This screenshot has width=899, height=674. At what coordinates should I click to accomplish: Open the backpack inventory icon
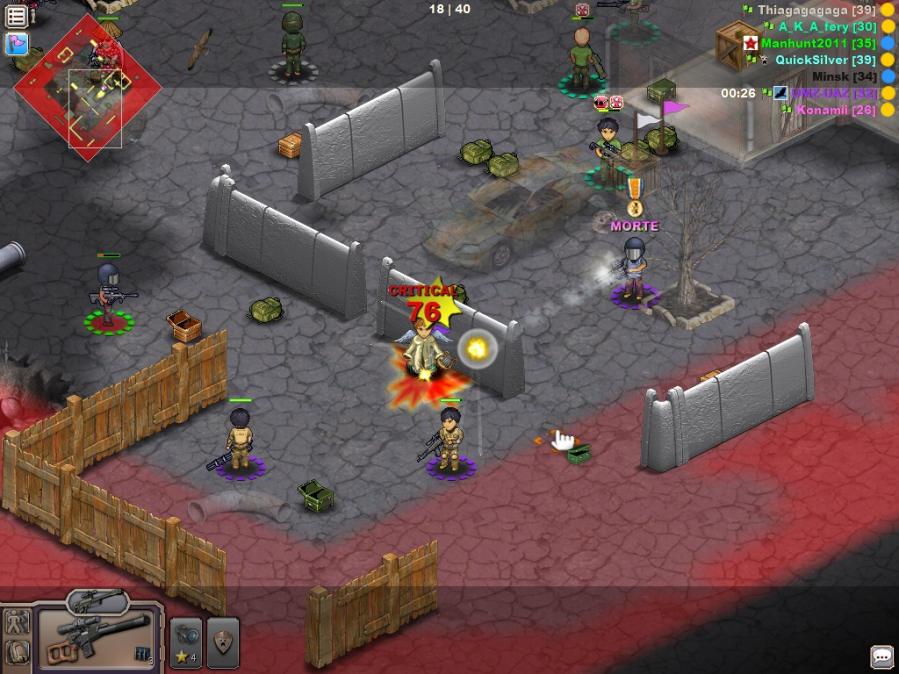point(15,653)
